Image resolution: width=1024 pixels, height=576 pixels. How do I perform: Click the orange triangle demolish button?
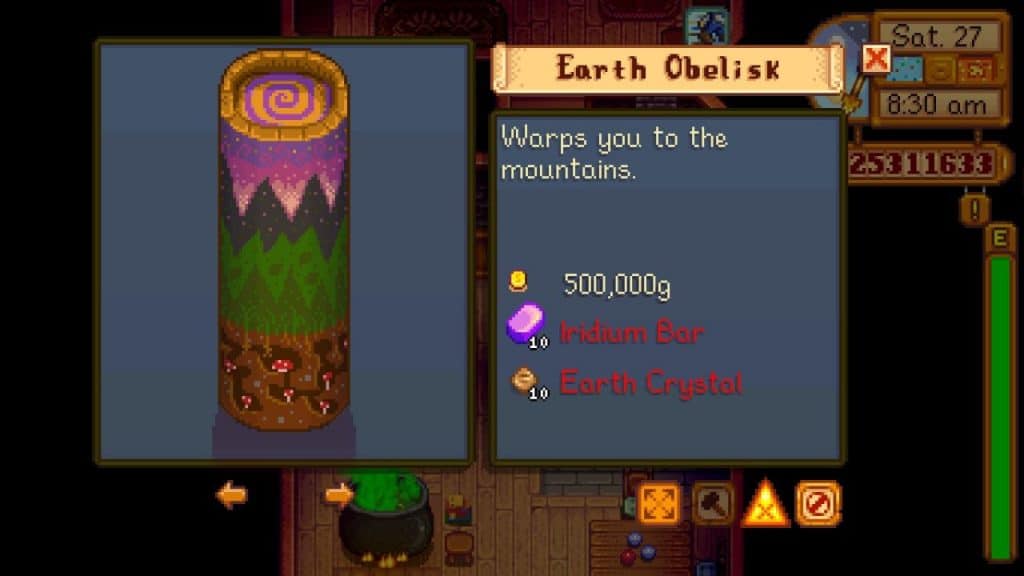[x=765, y=504]
